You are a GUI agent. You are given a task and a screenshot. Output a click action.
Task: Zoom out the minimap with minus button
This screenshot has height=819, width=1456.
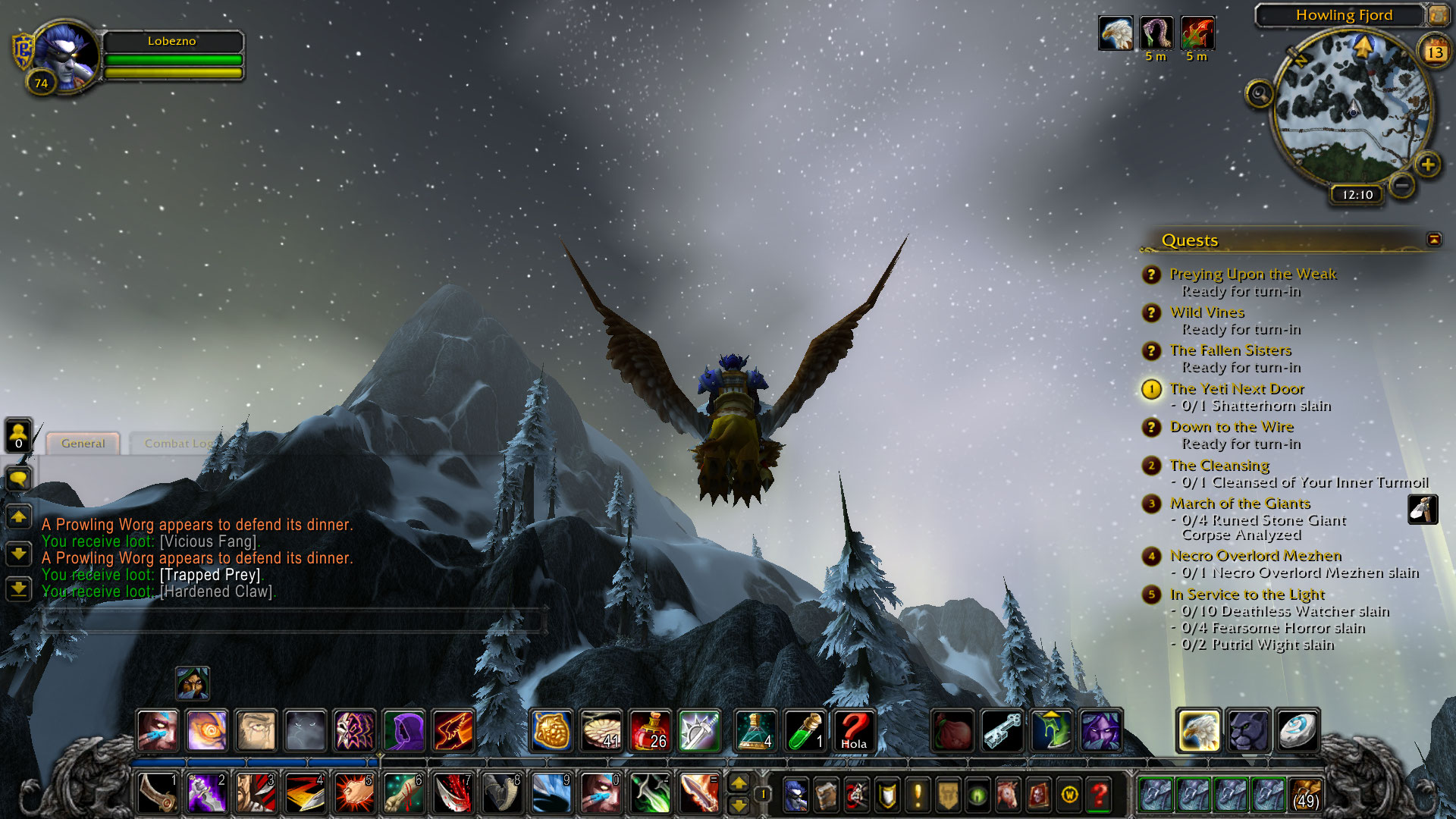1402,184
